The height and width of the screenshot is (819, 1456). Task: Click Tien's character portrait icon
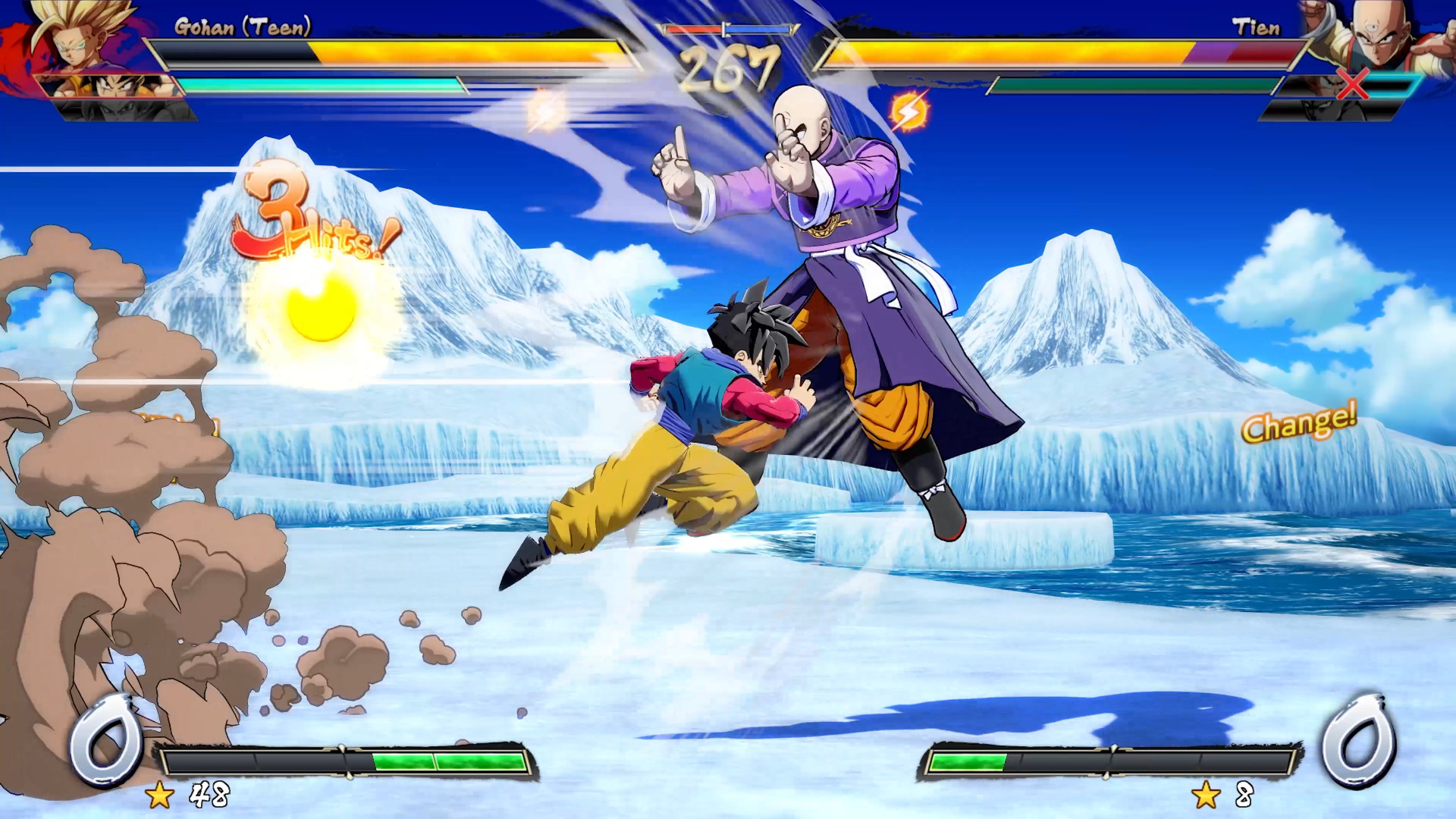pos(1380,38)
